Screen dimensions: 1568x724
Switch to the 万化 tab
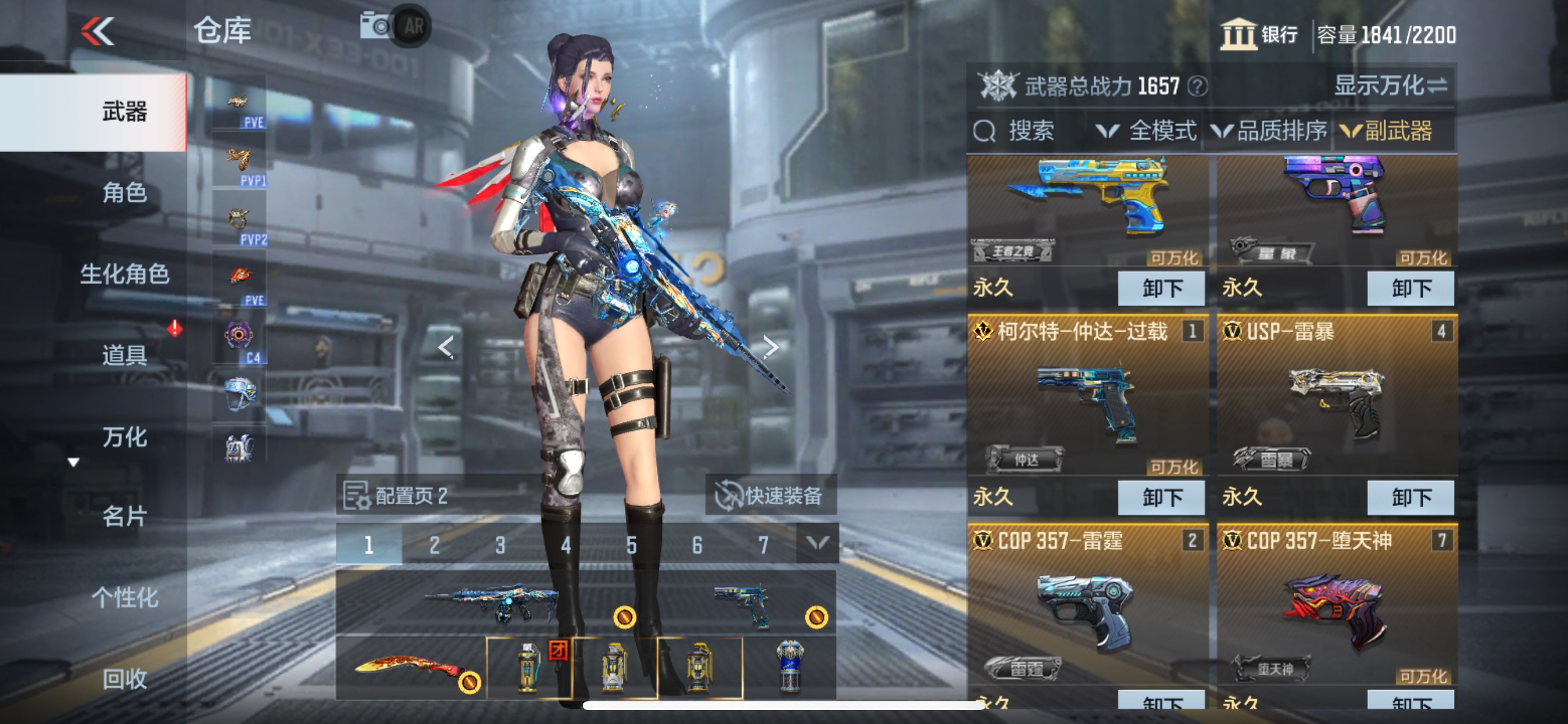click(x=124, y=436)
